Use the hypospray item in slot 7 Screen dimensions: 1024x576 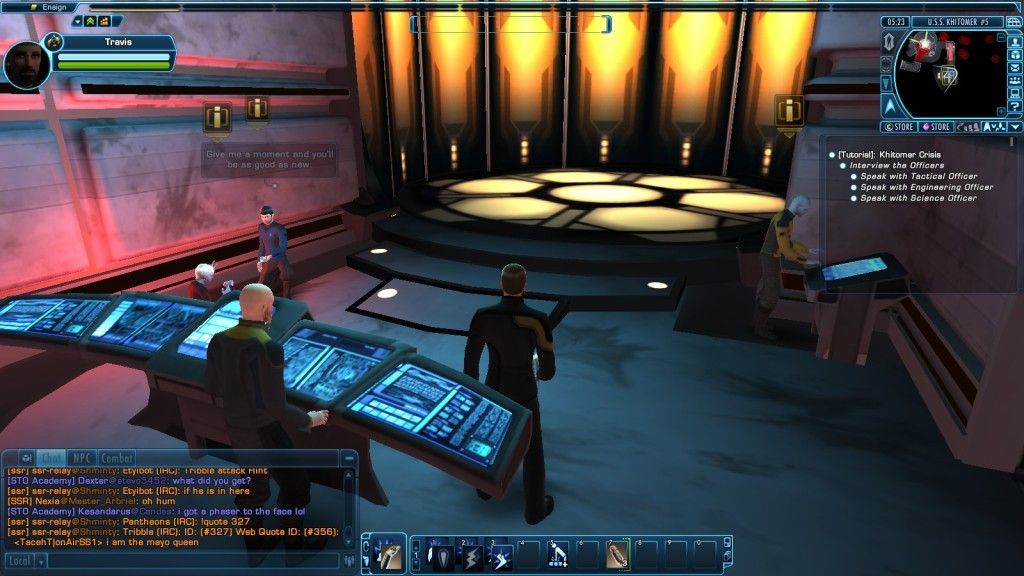point(618,555)
